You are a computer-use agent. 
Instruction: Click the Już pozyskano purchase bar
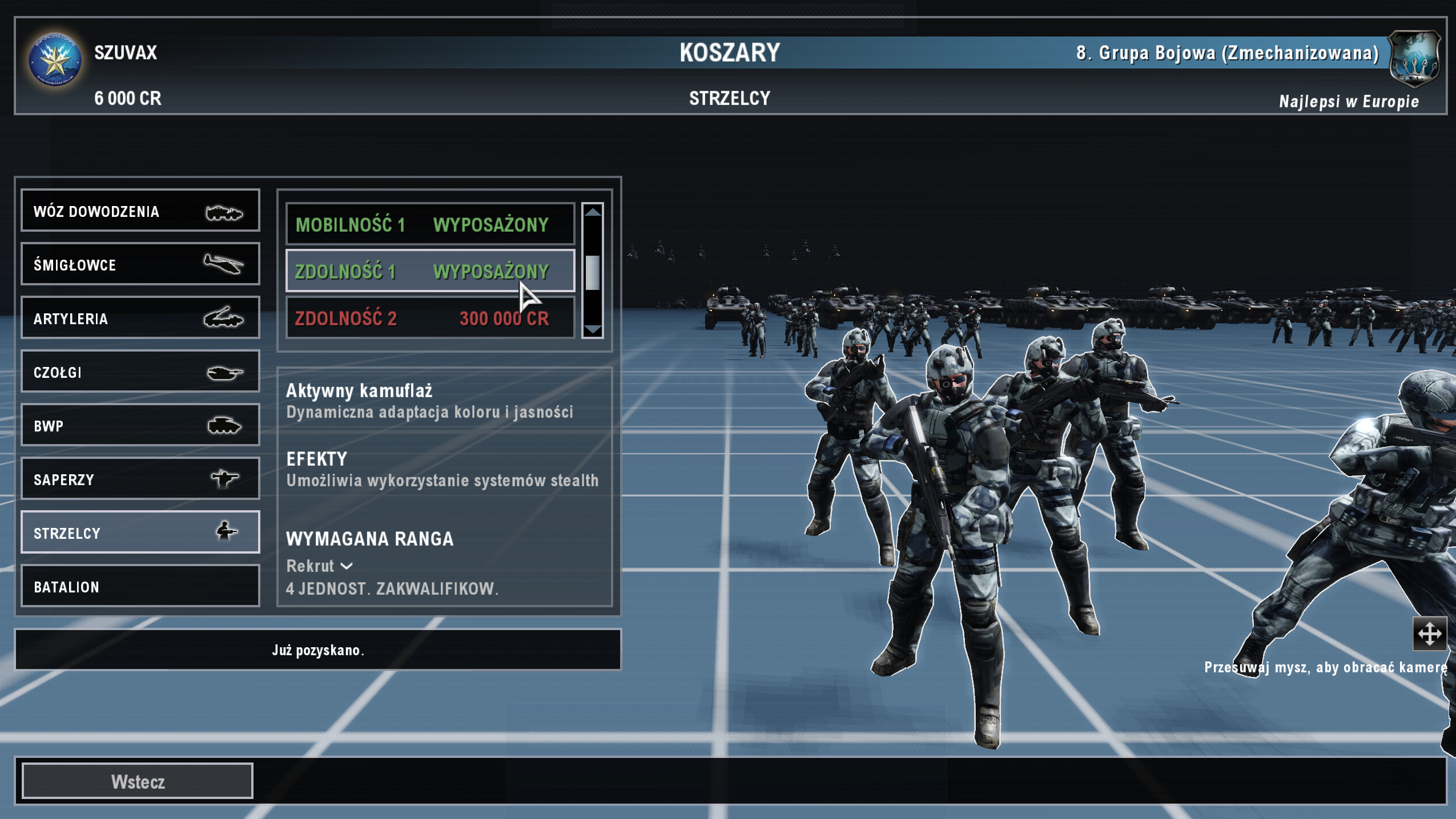[318, 649]
